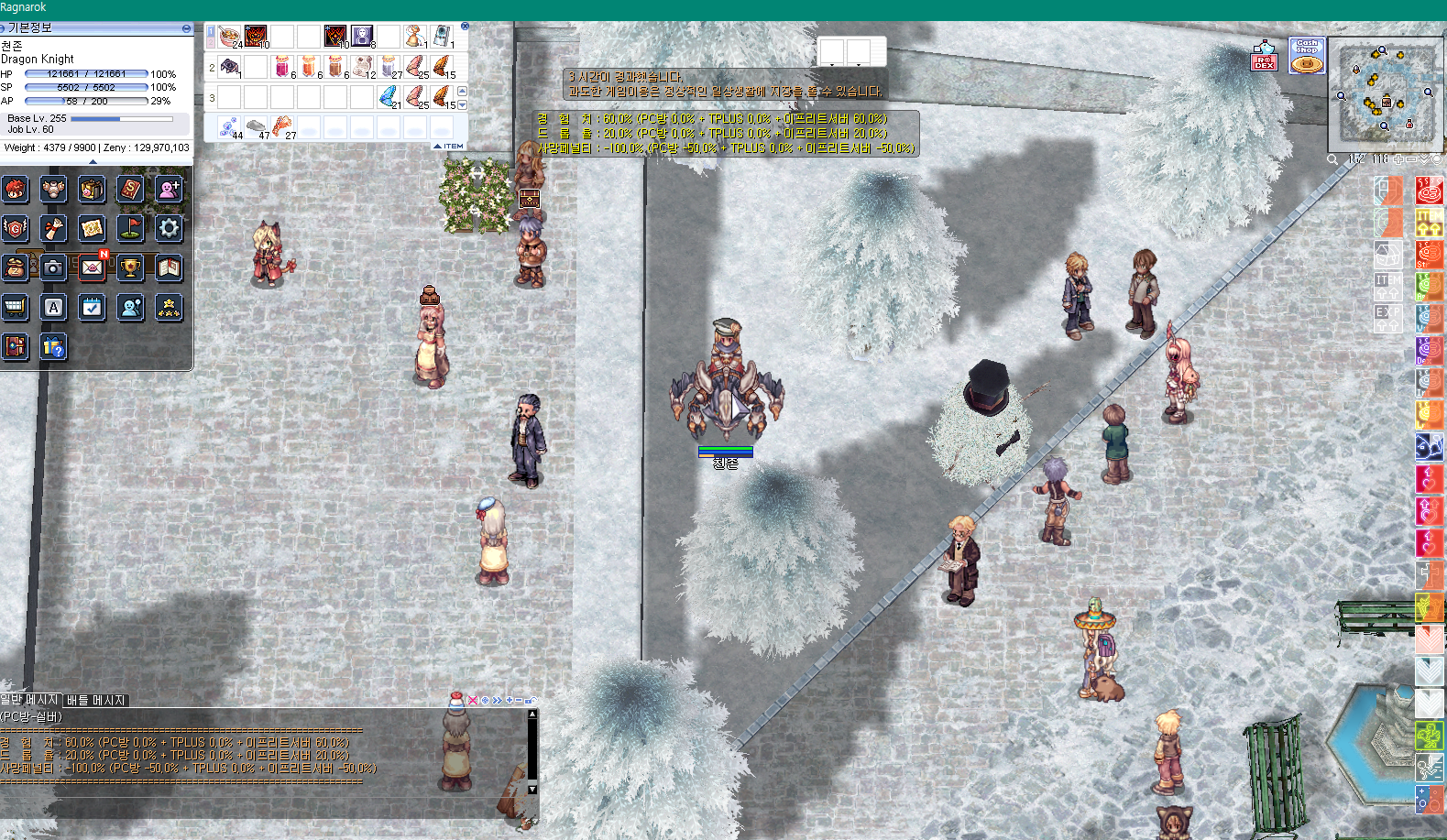The width and height of the screenshot is (1447, 840).
Task: Minimize the 기본정보 basic info window
Action: coord(186,28)
